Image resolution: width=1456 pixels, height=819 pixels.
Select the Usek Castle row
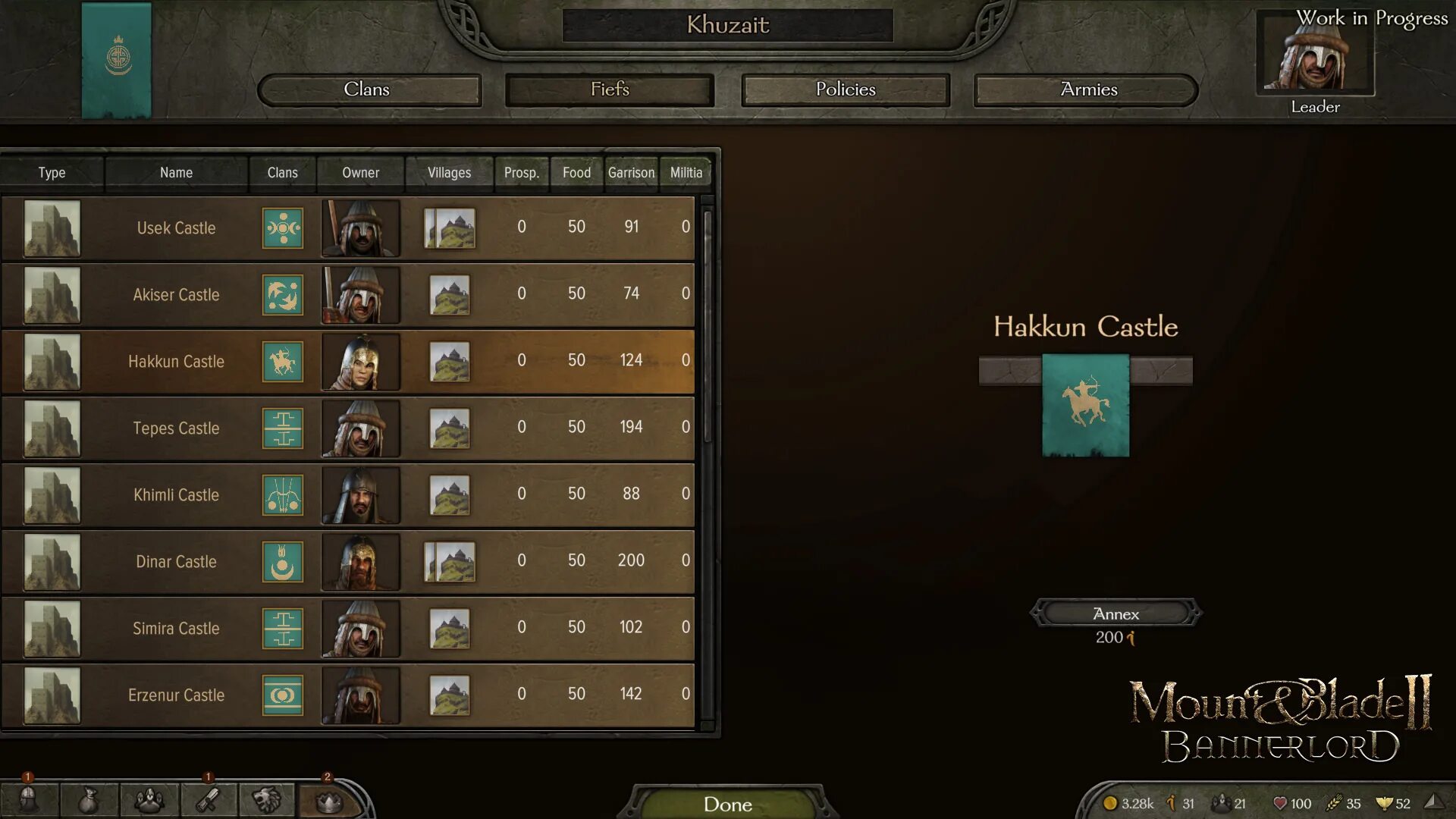coord(176,228)
